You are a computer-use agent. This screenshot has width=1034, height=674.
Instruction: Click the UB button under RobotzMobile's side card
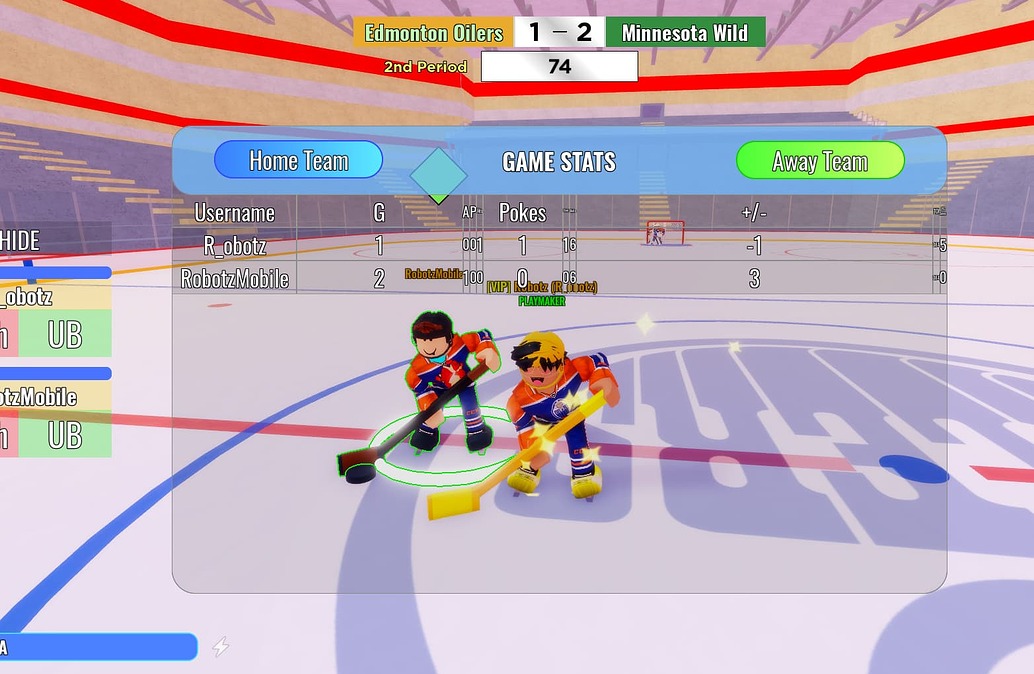(x=65, y=434)
